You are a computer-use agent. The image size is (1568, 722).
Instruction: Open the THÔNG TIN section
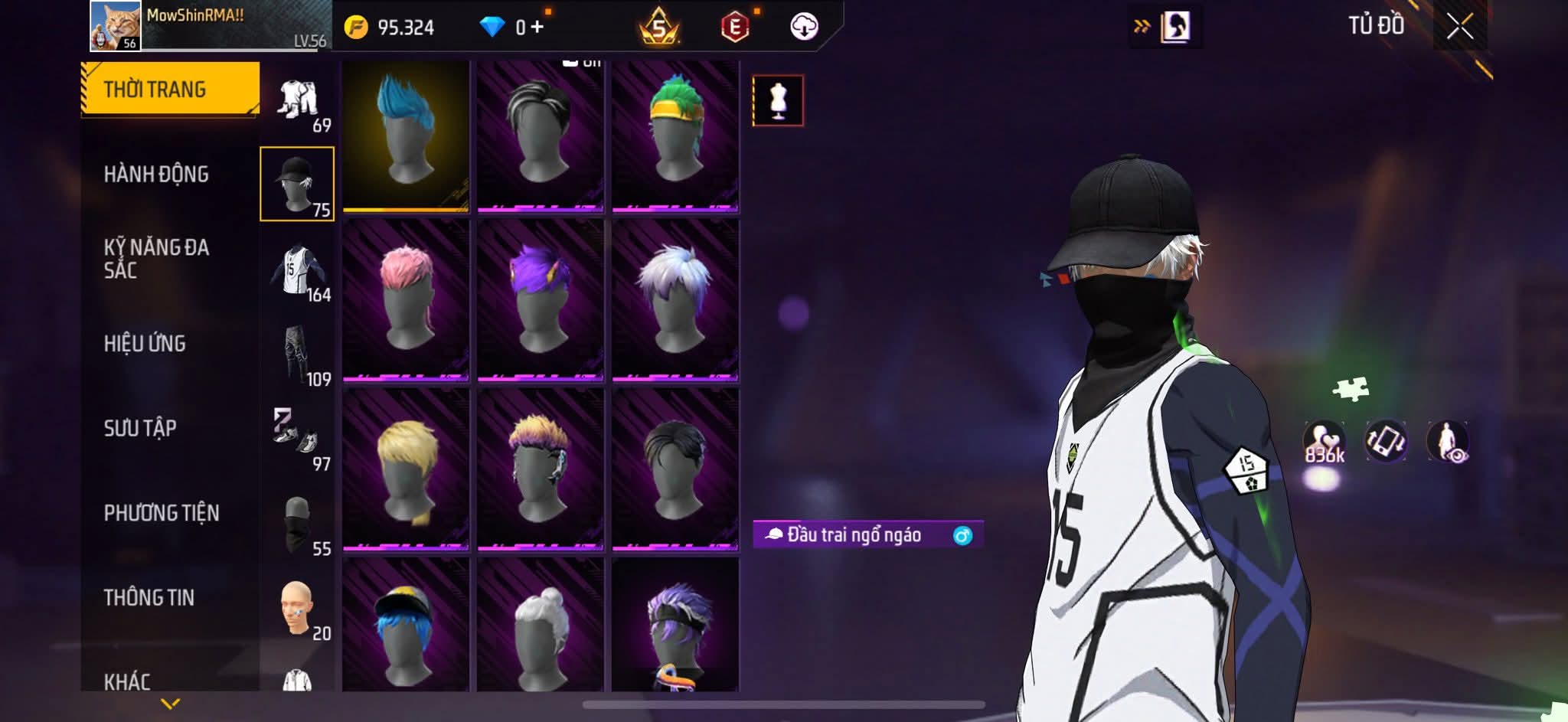tap(149, 597)
